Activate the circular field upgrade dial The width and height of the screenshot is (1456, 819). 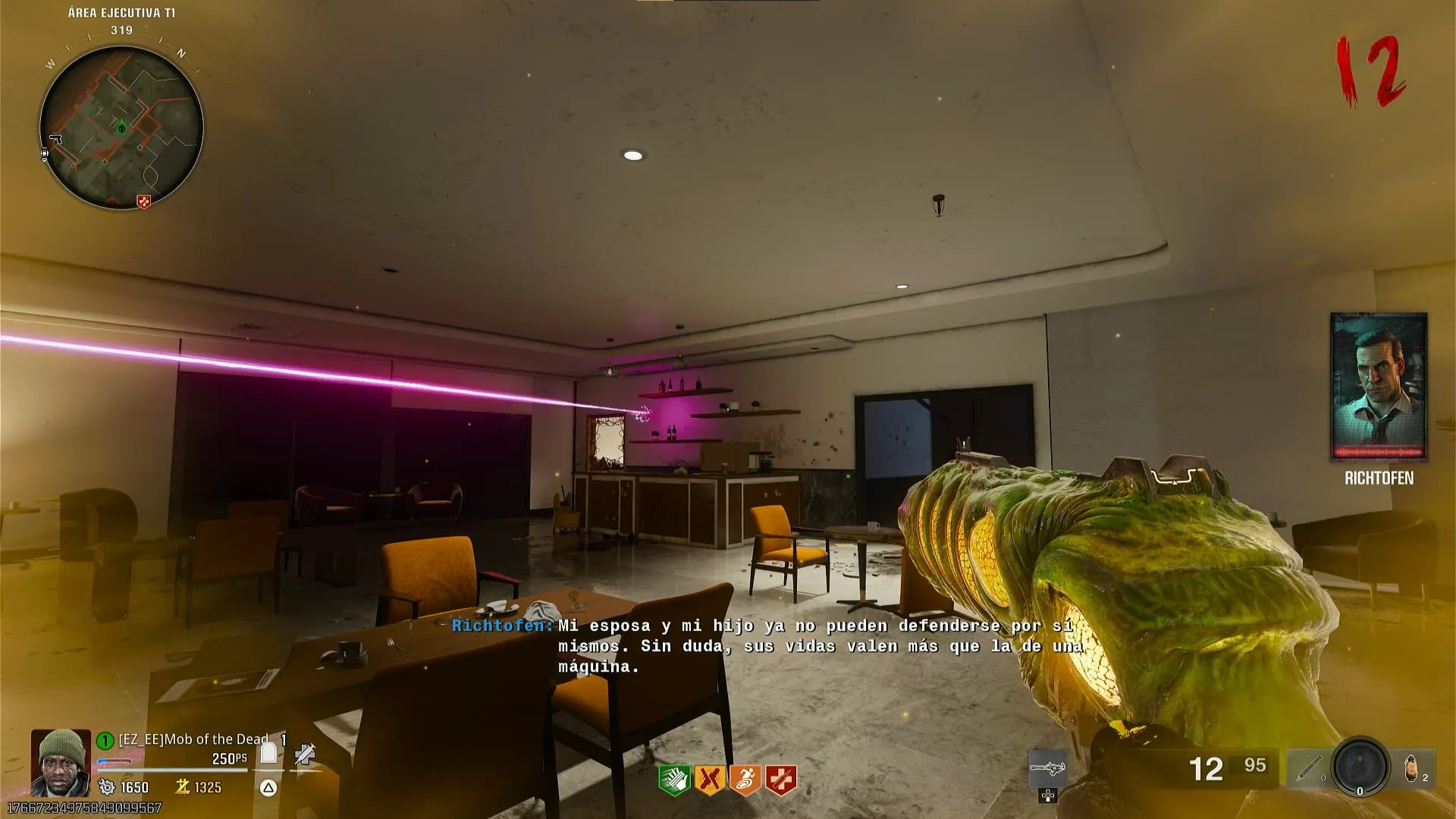pyautogui.click(x=1360, y=767)
